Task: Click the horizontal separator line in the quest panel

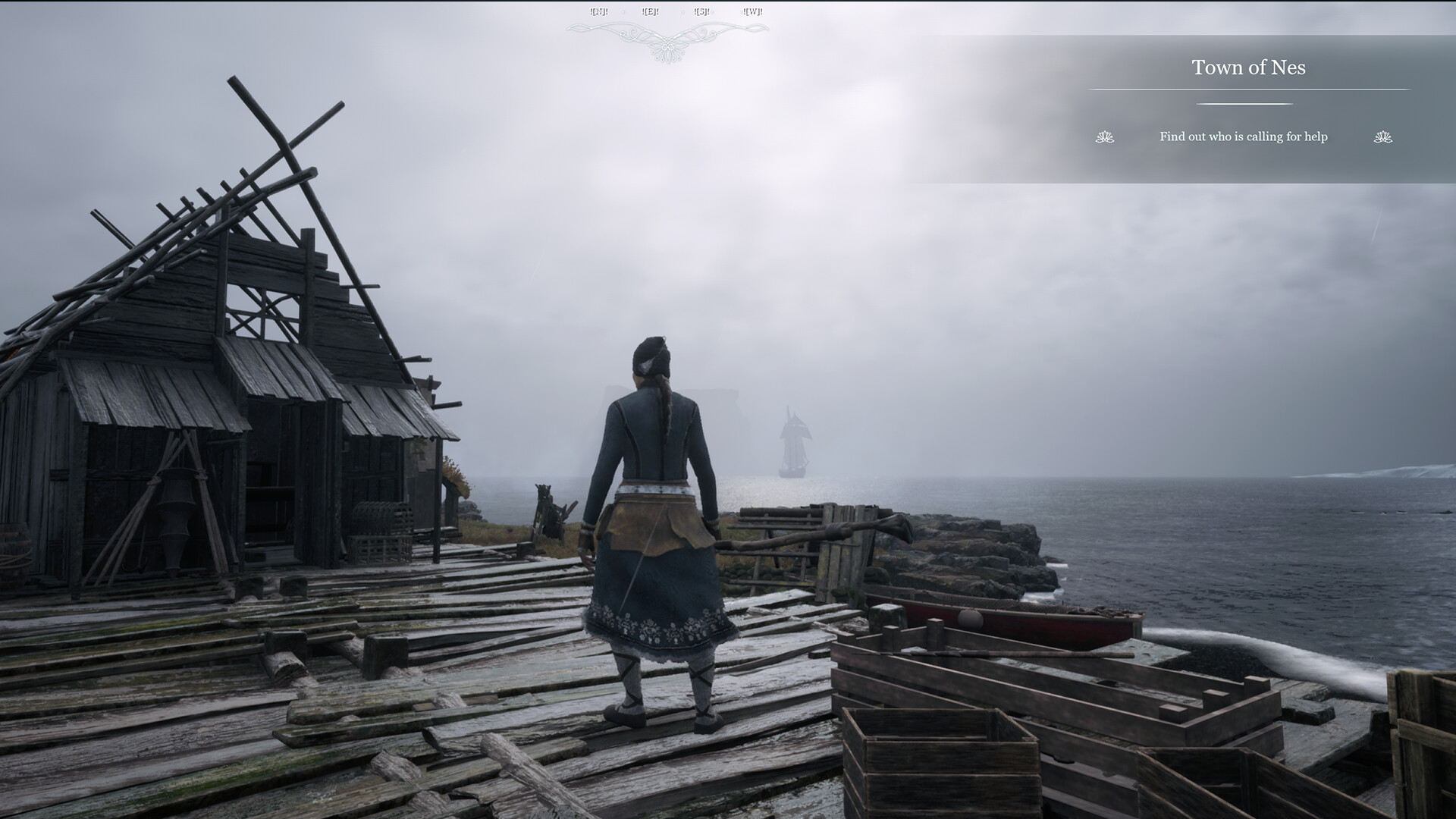Action: (x=1247, y=89)
